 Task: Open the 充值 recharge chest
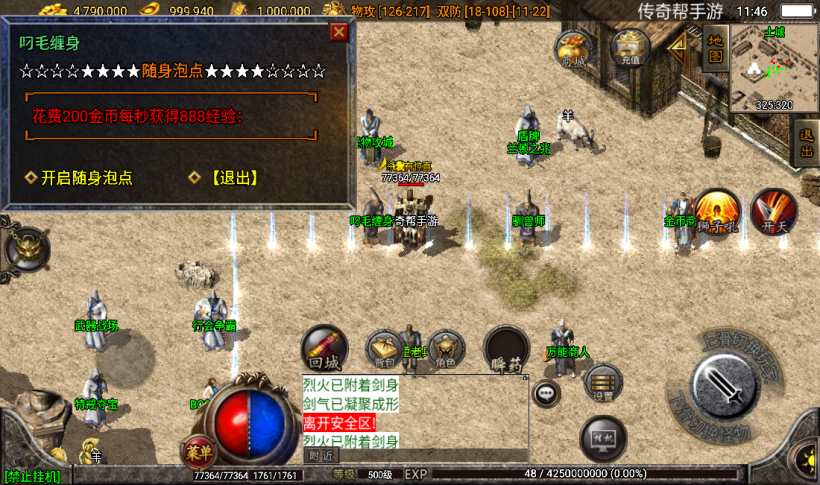630,46
